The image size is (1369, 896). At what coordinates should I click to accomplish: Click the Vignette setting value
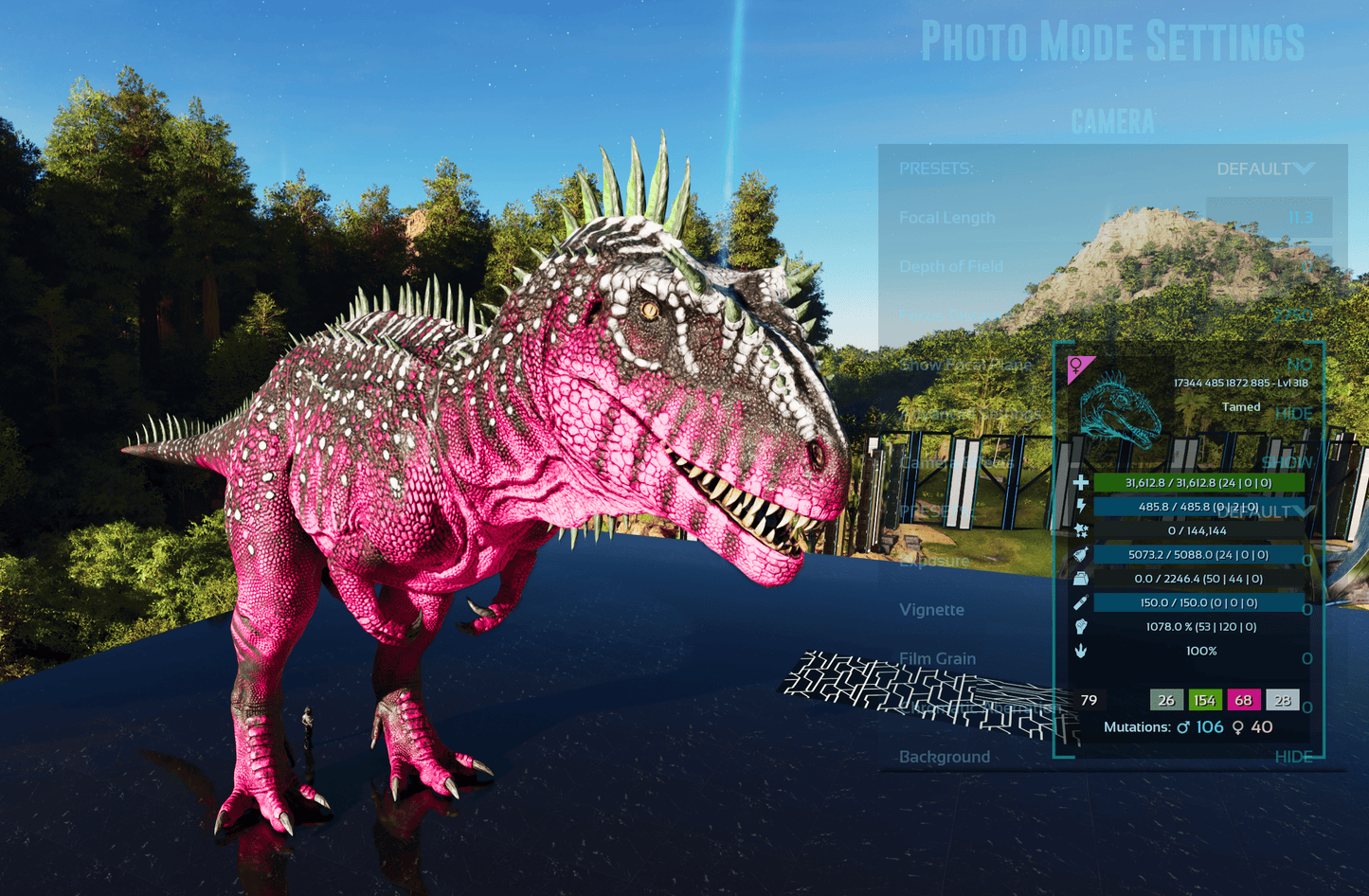click(1306, 610)
